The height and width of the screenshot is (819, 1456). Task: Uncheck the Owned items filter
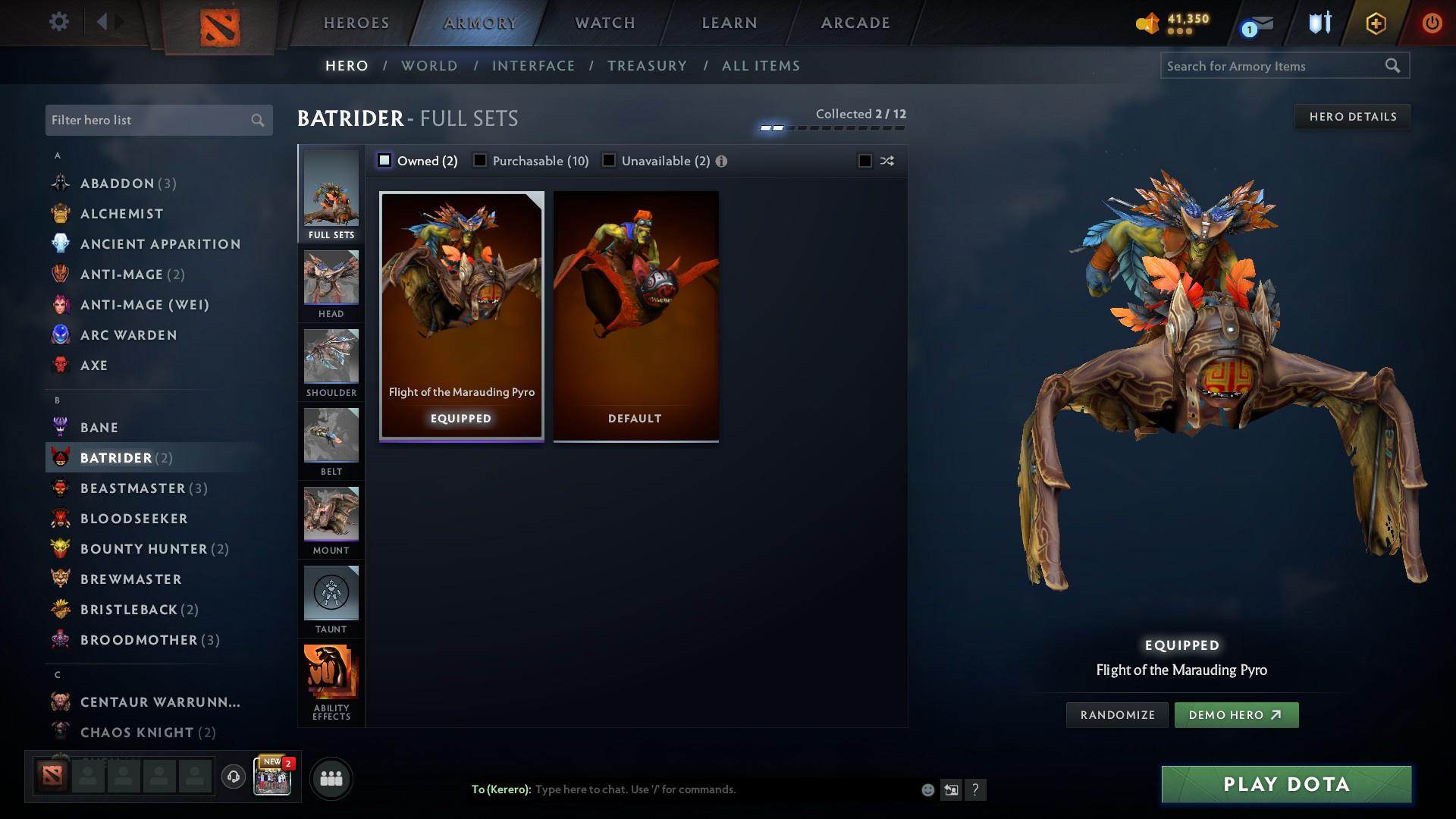click(385, 161)
